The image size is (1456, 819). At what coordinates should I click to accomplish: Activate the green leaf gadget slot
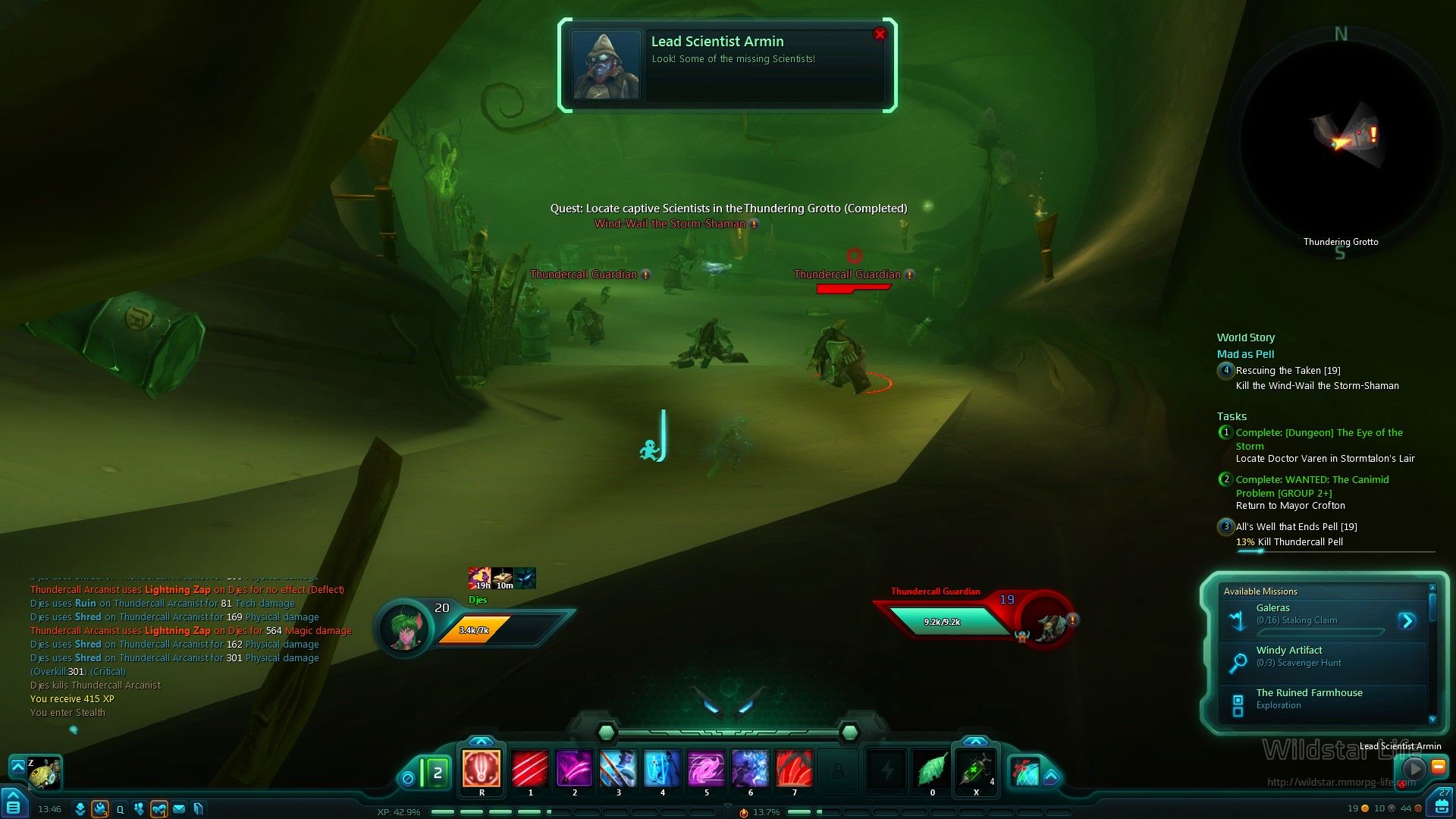click(932, 770)
